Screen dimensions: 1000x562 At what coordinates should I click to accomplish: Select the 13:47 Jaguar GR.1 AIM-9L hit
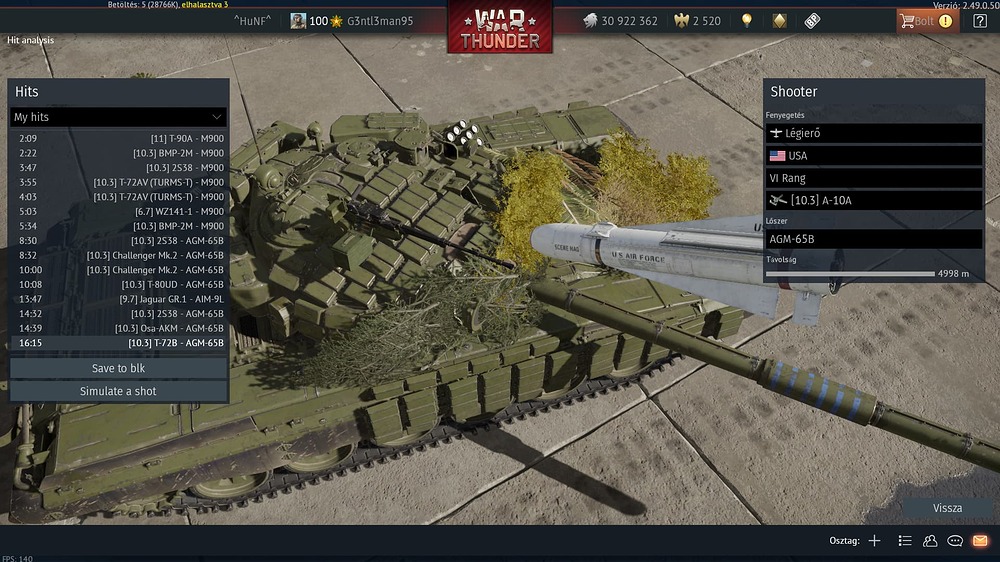tap(118, 298)
